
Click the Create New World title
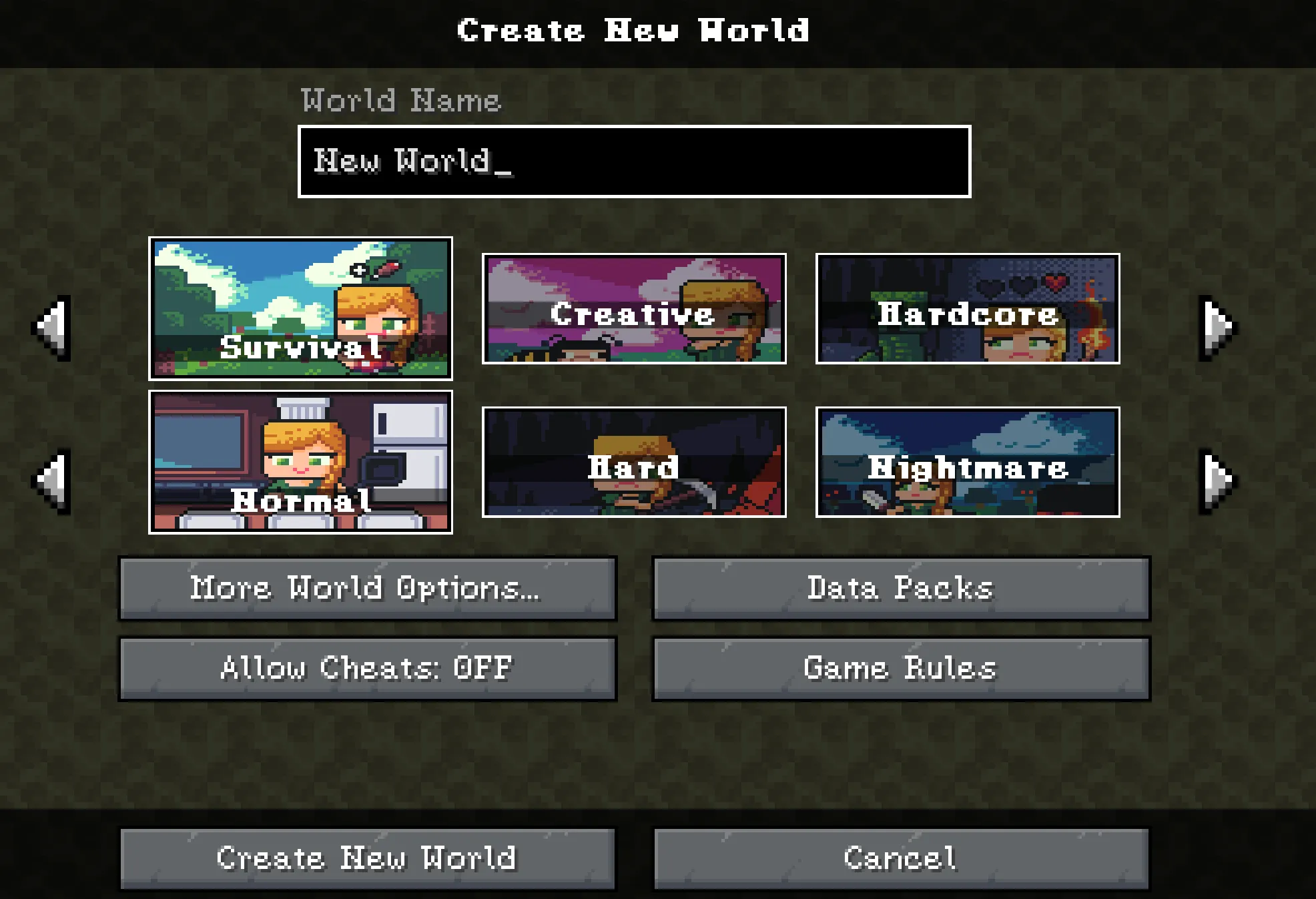[633, 29]
